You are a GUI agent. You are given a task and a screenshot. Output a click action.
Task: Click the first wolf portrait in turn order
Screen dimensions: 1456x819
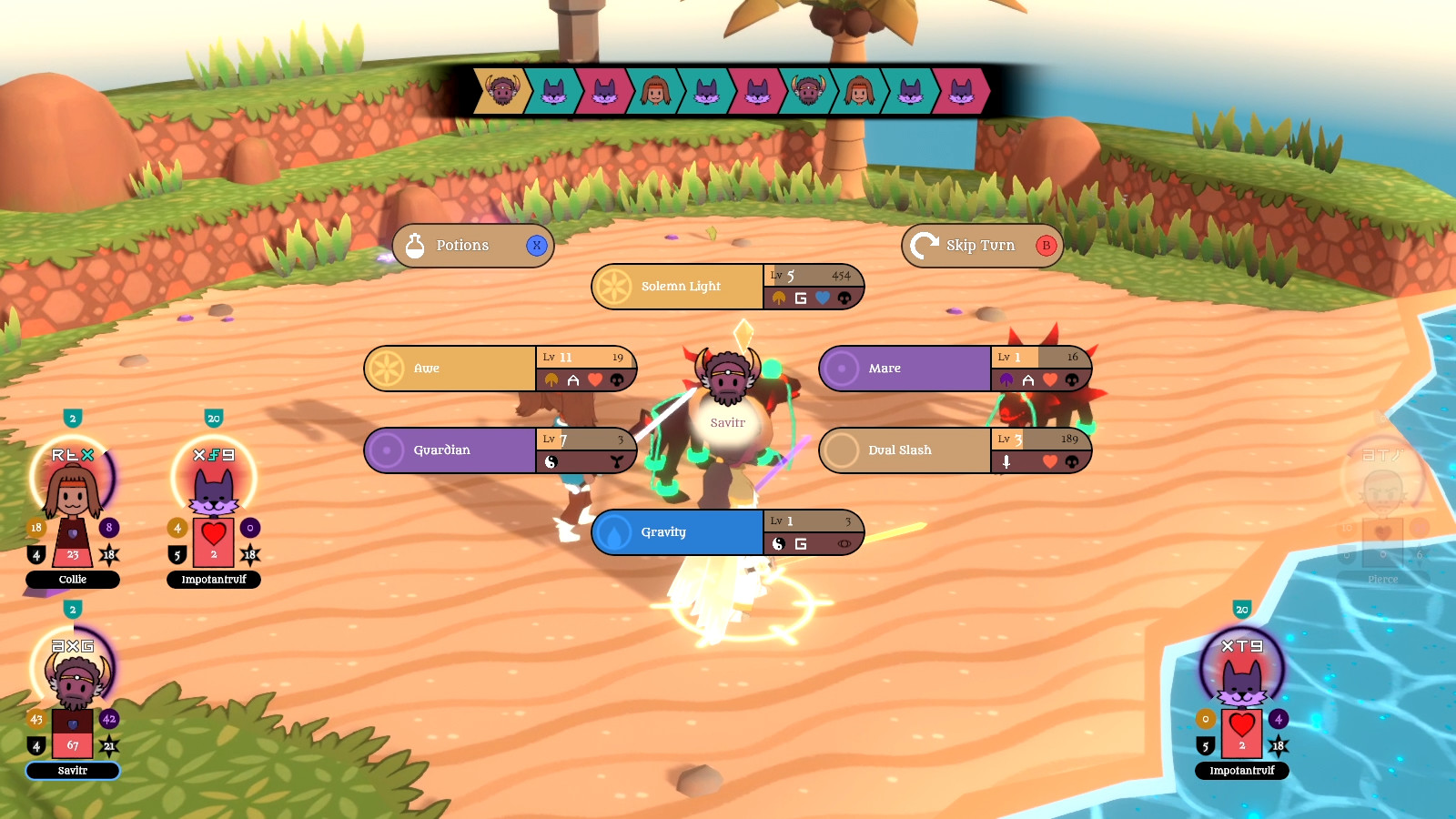click(x=553, y=91)
